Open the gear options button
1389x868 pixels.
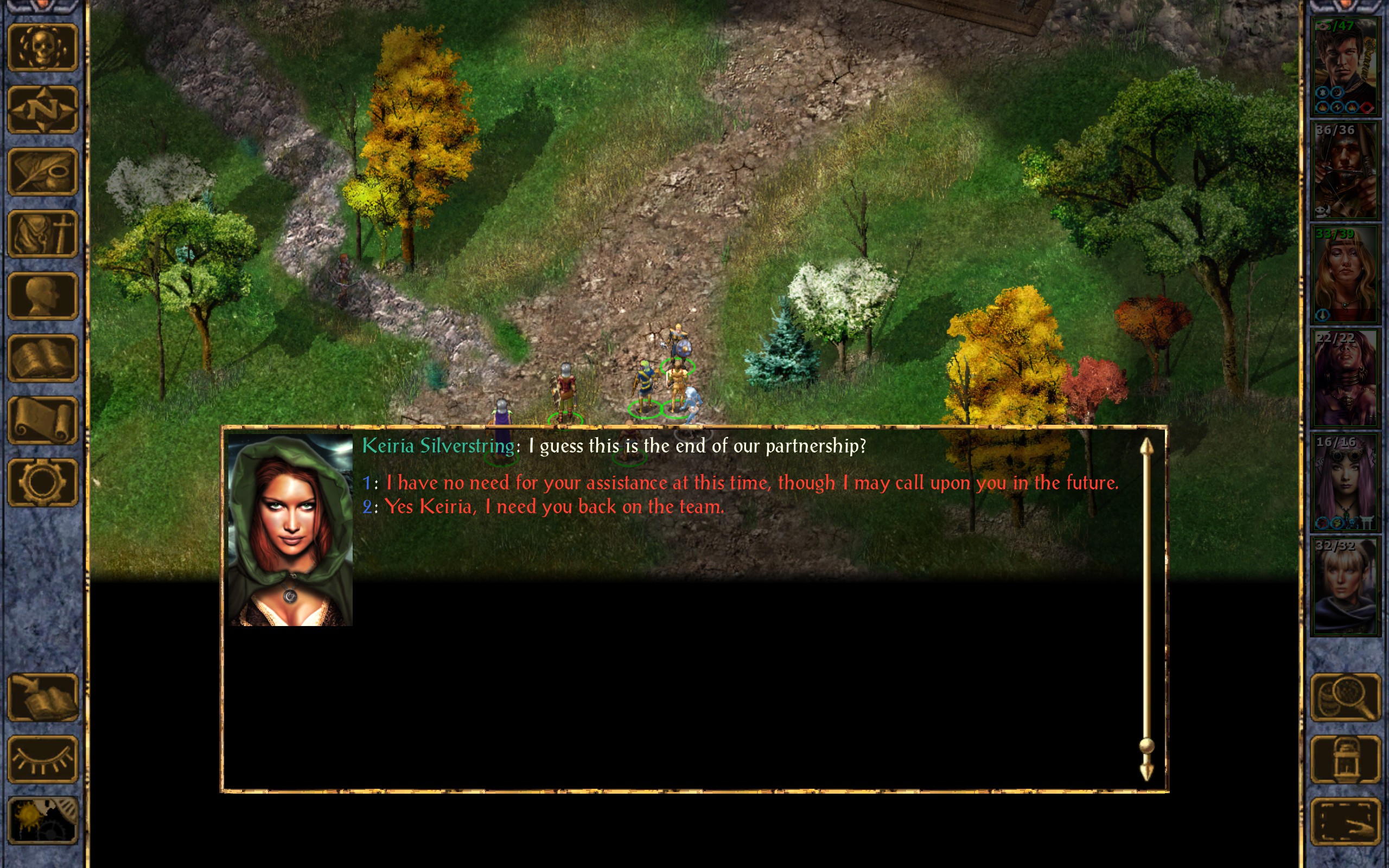pyautogui.click(x=42, y=482)
